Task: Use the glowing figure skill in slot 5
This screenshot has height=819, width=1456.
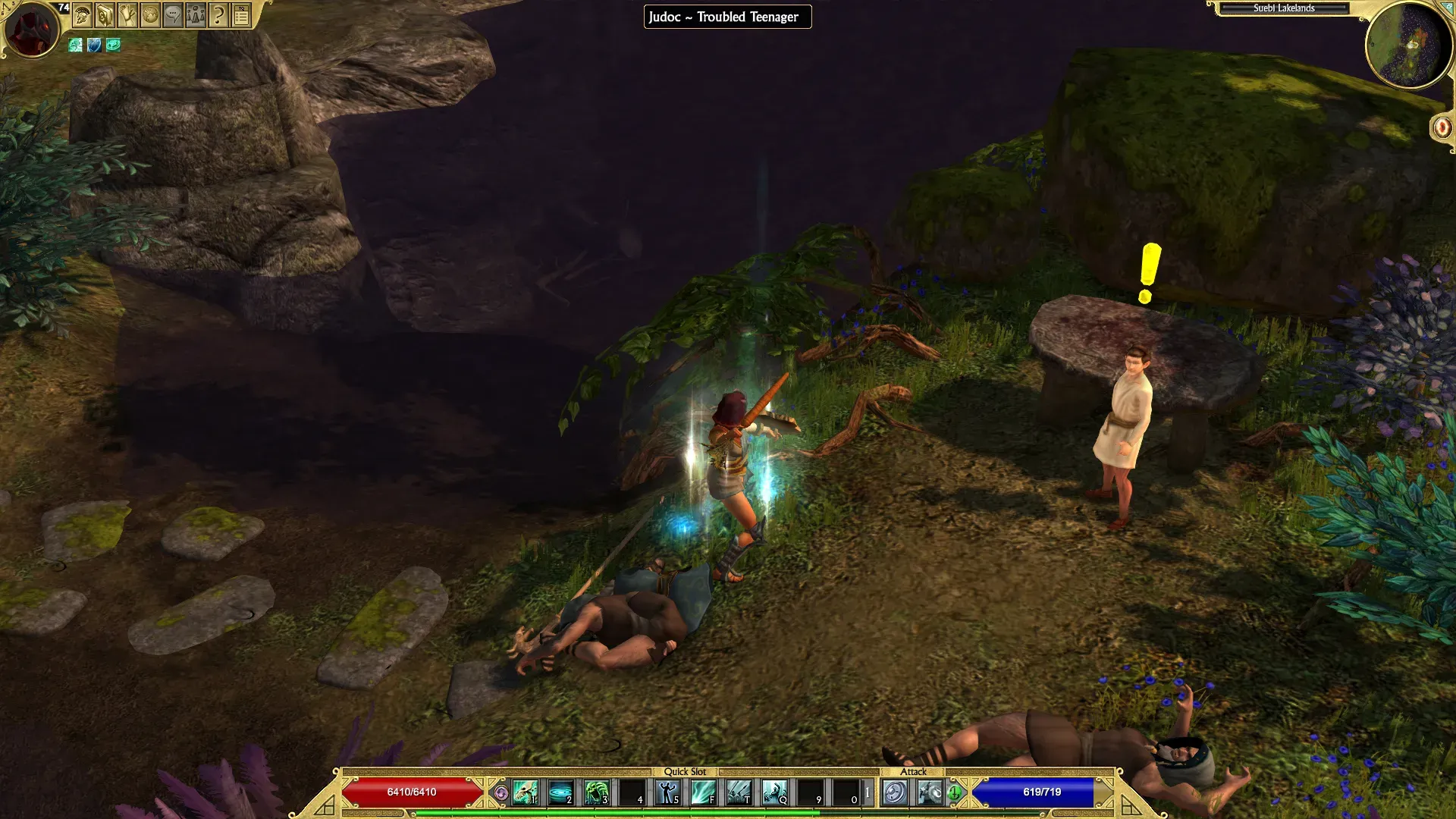Action: 668,792
